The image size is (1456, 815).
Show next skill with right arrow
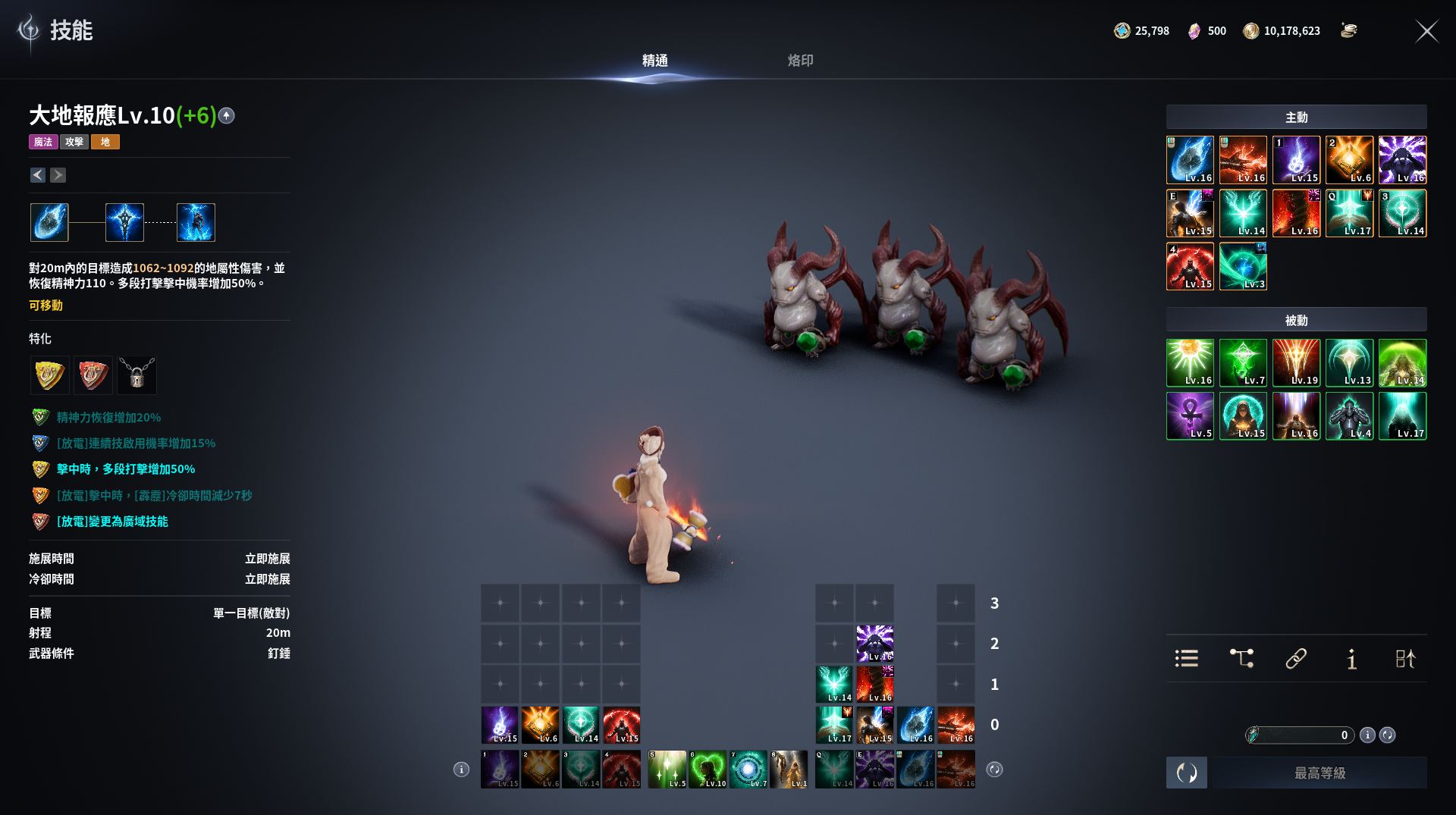click(x=58, y=175)
